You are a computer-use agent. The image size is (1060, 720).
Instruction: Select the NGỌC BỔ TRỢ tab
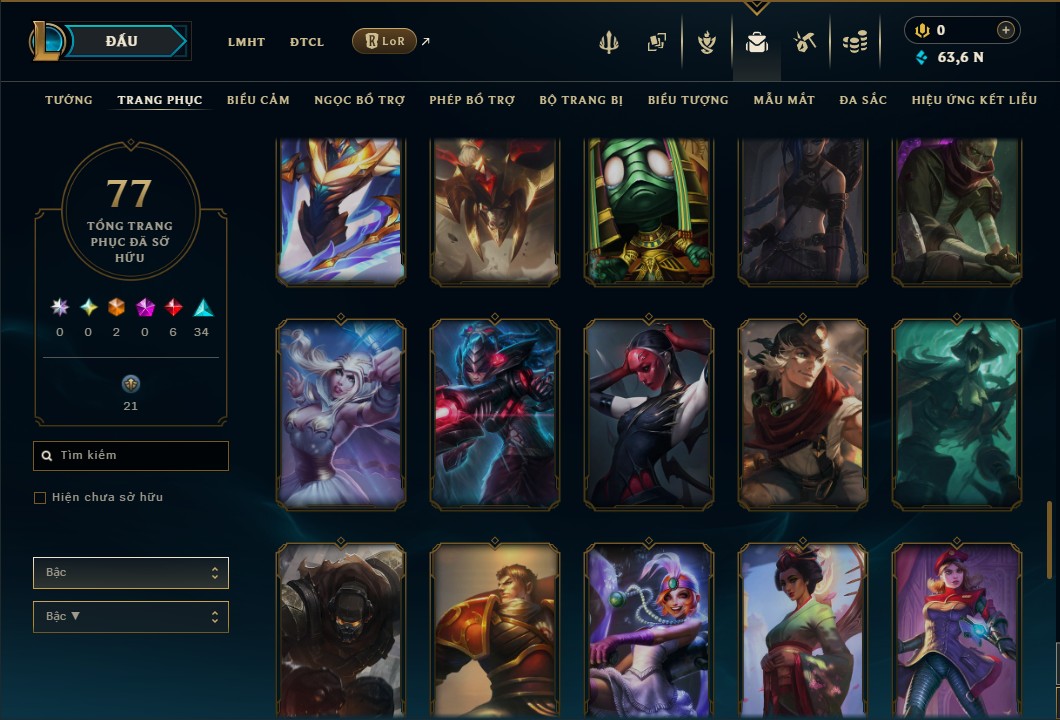tap(359, 100)
